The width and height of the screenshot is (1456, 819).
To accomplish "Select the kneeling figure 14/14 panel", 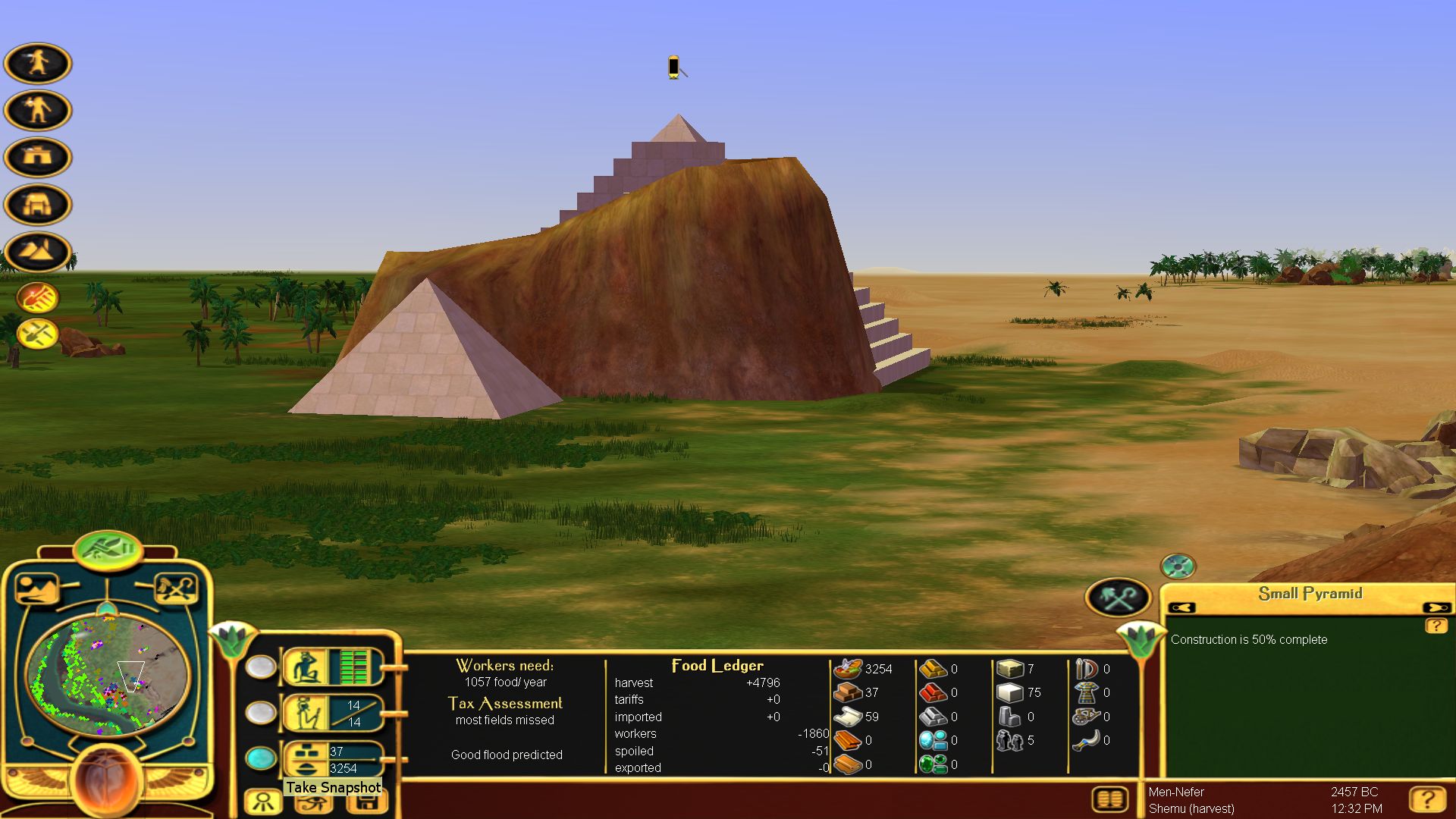I will tap(332, 713).
